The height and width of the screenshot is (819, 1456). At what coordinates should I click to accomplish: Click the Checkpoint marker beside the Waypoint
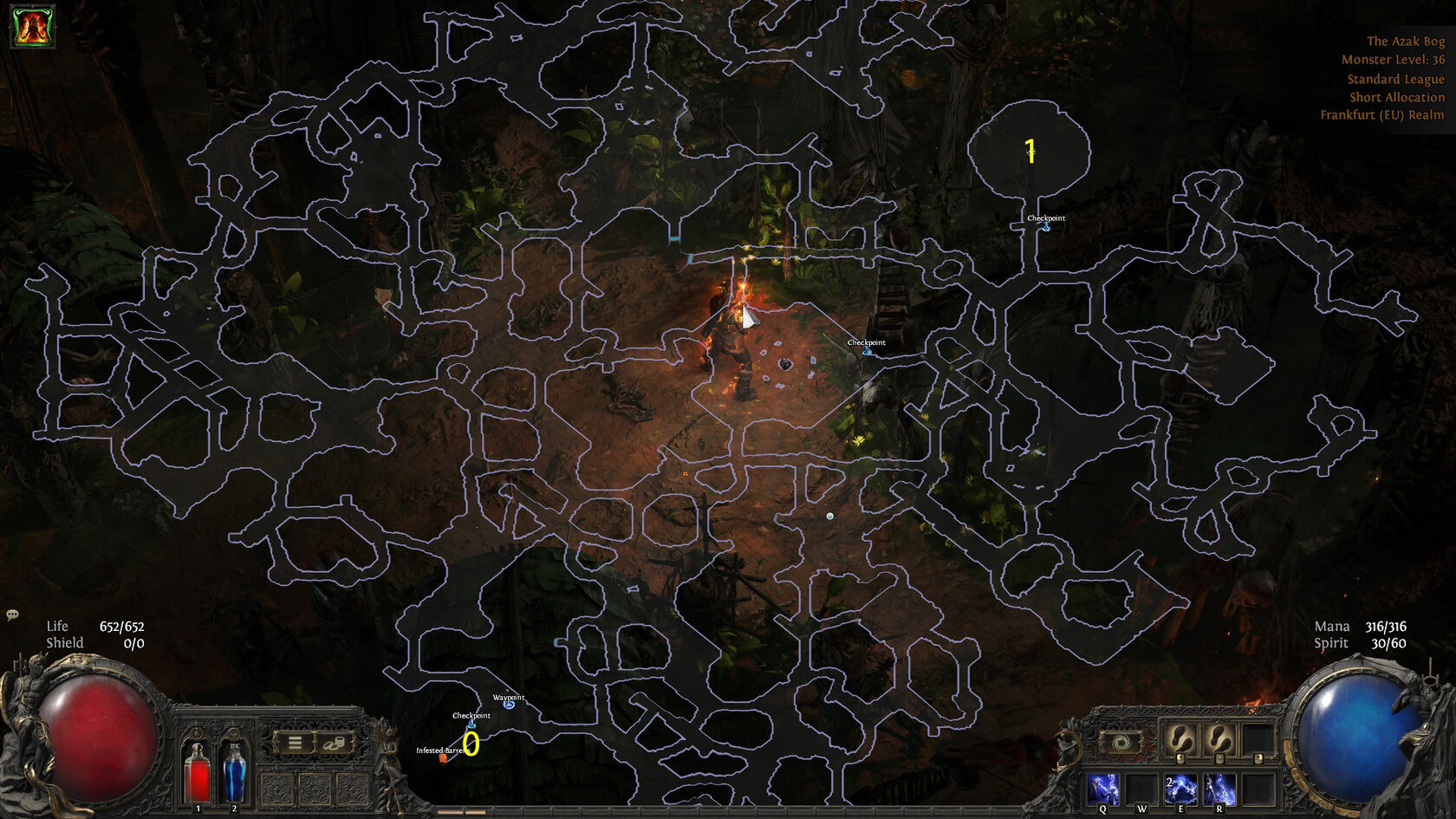(471, 723)
